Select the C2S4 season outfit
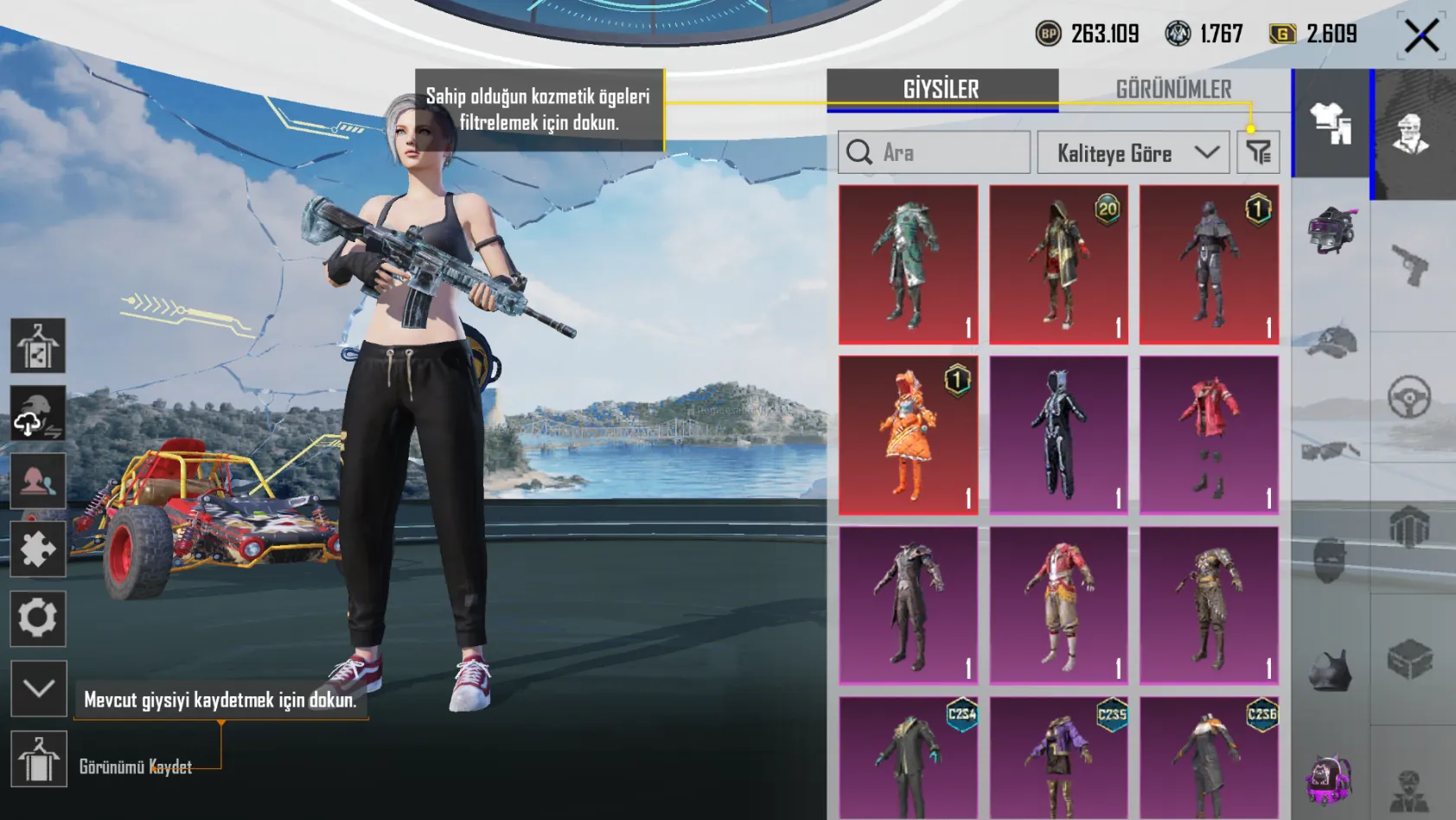This screenshot has height=820, width=1456. click(x=908, y=757)
